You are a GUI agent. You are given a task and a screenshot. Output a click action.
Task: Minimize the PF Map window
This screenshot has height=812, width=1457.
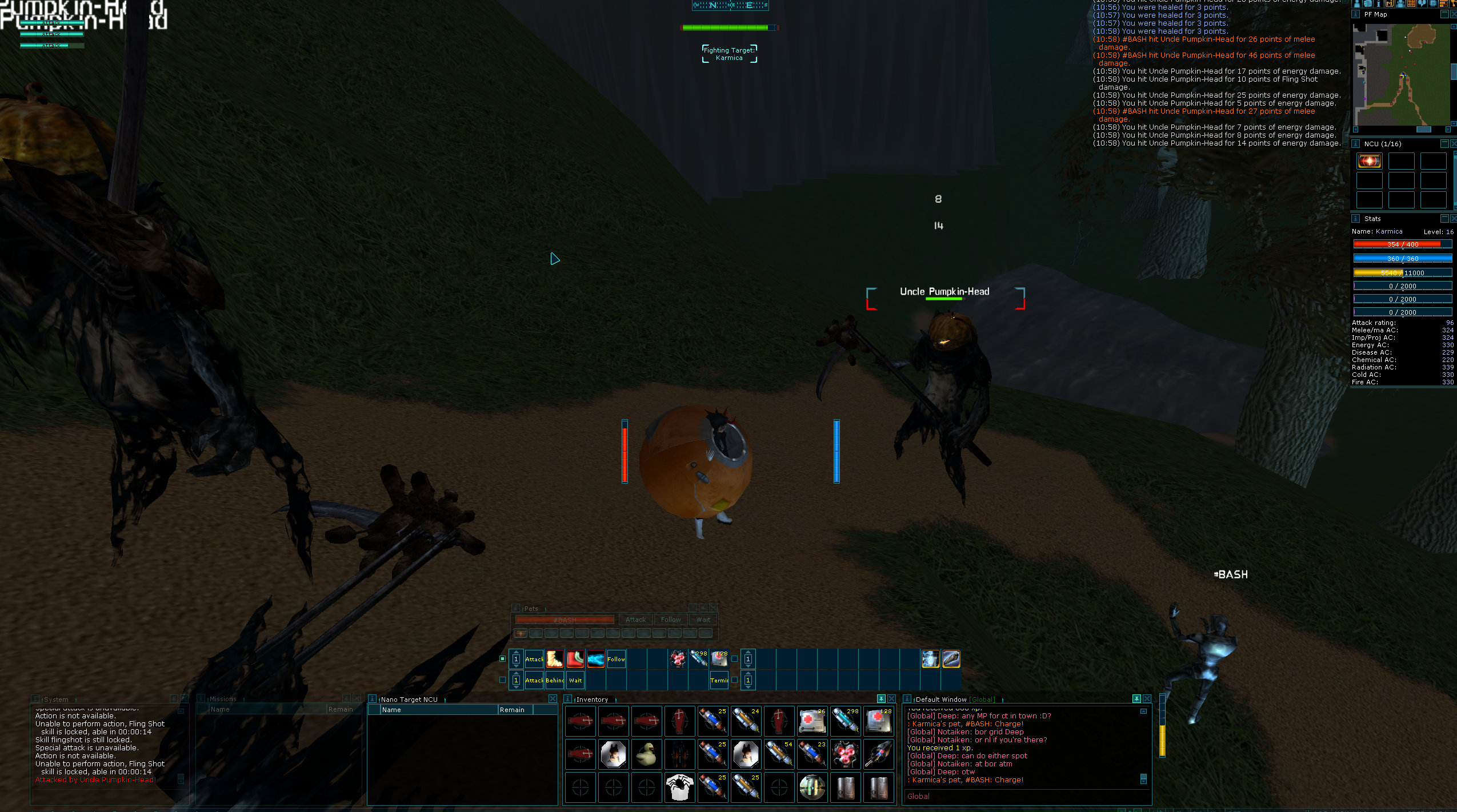[x=1444, y=14]
